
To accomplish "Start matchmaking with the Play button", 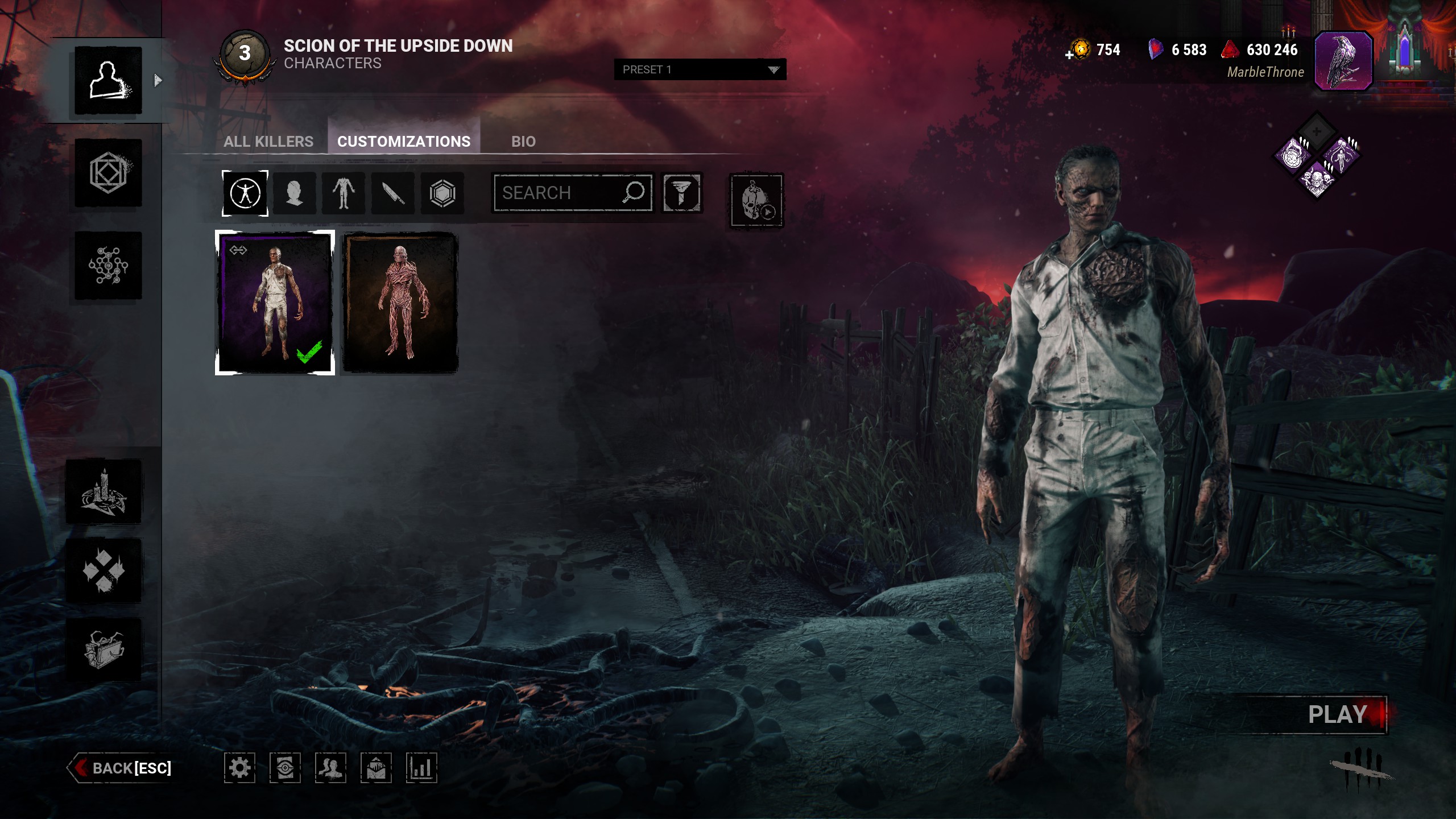I will click(x=1337, y=714).
